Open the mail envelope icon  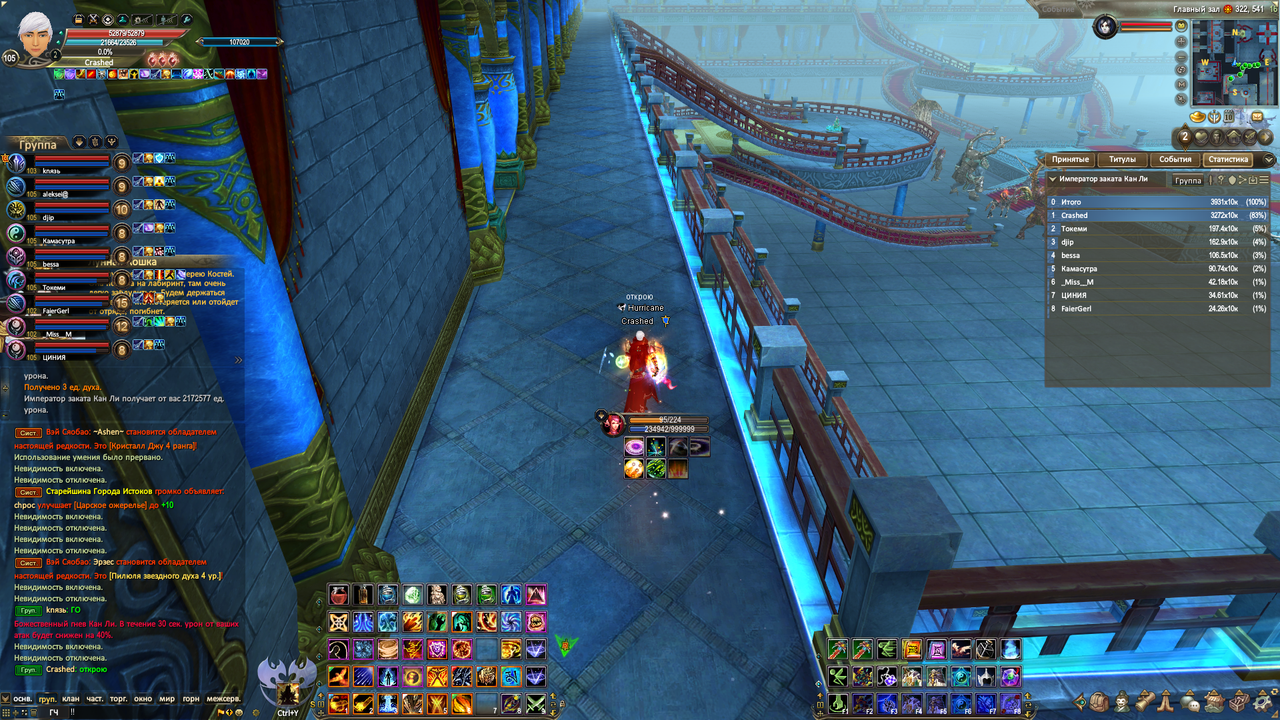pyautogui.click(x=1257, y=116)
